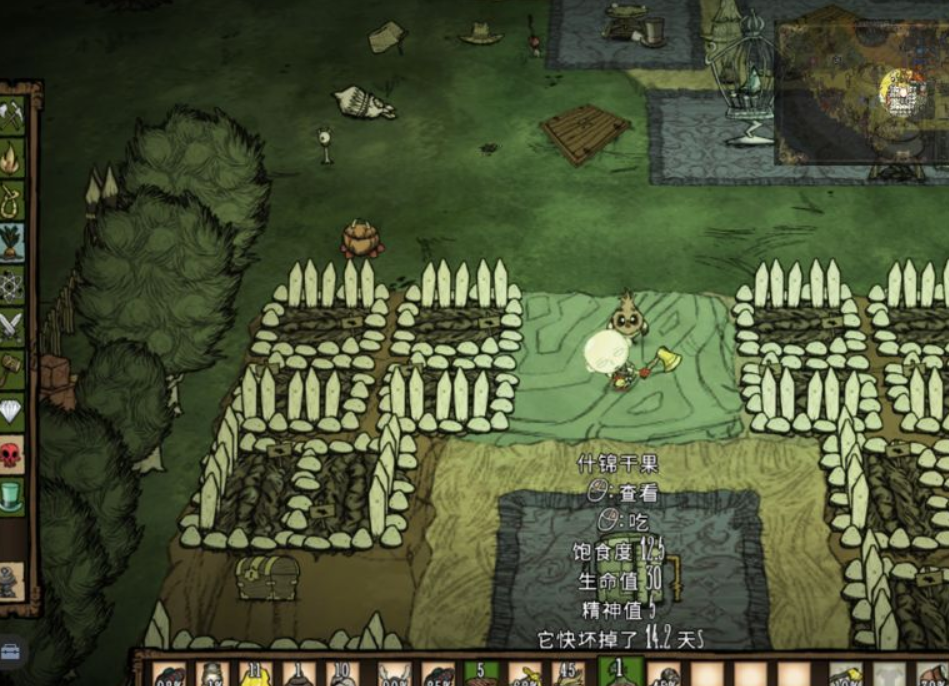
Task: Open the Science tab with the atom icon
Action: pyautogui.click(x=12, y=284)
